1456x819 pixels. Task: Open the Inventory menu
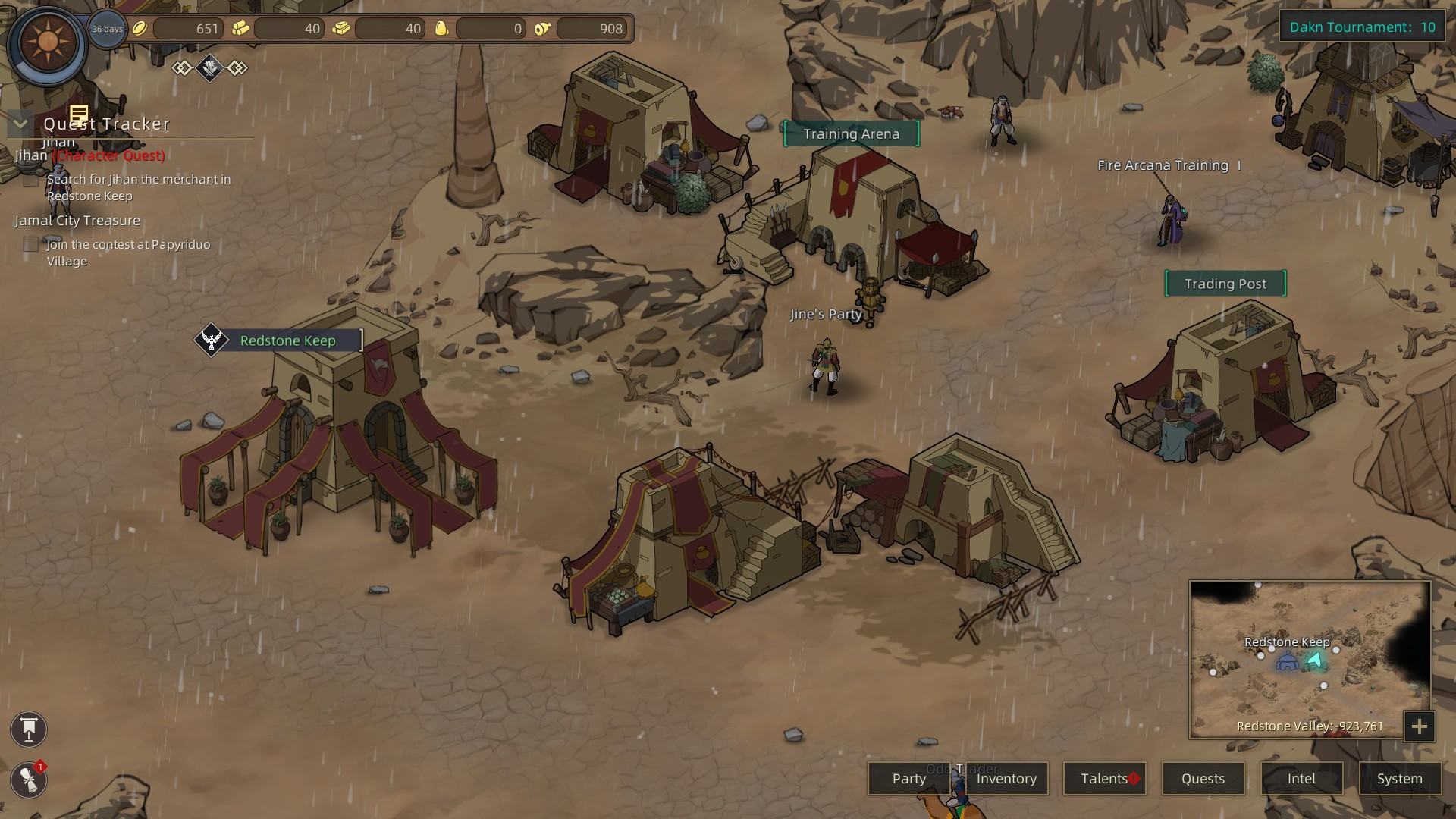1006,779
